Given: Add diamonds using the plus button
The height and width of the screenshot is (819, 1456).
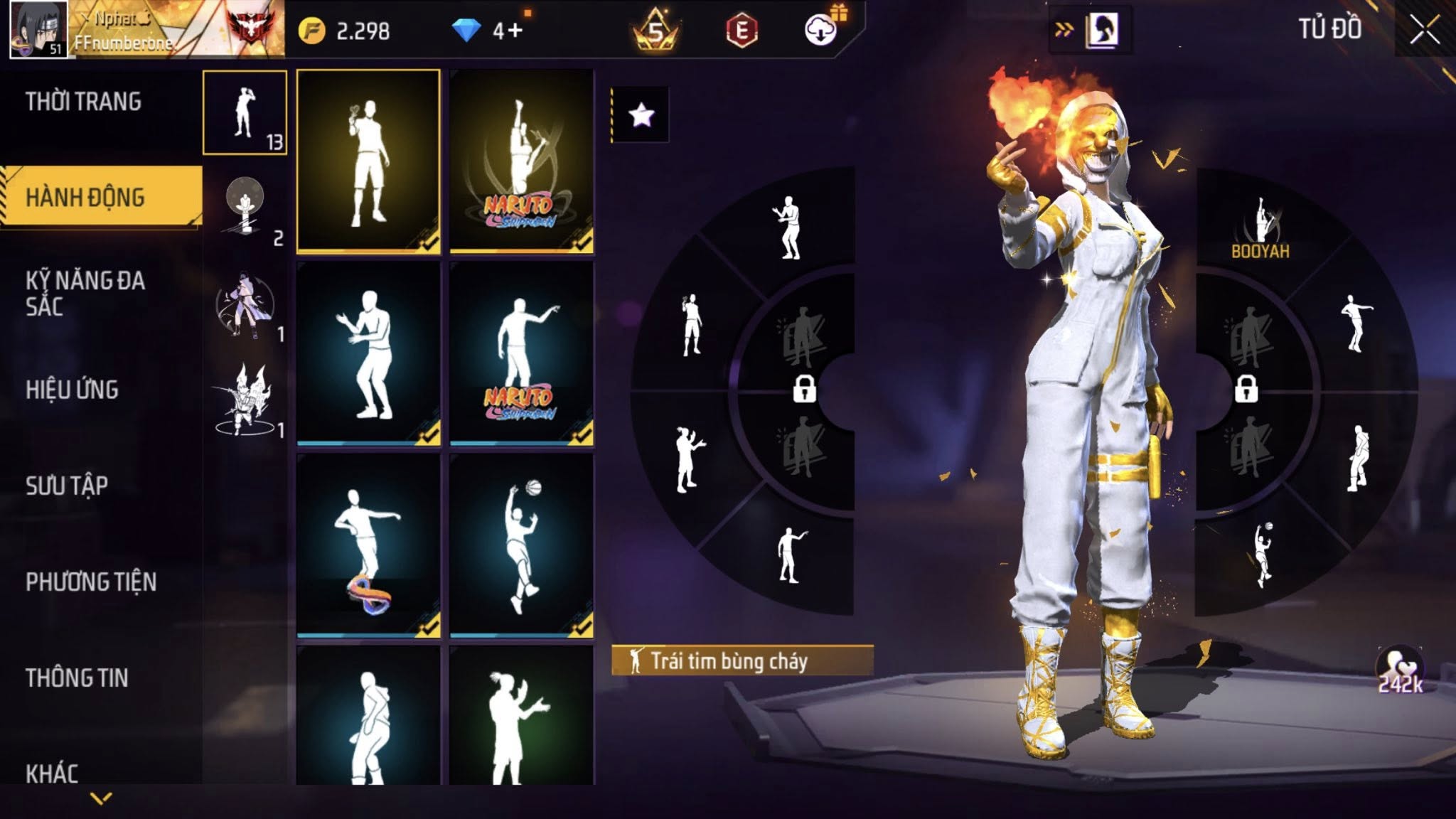Looking at the screenshot, I should [515, 30].
